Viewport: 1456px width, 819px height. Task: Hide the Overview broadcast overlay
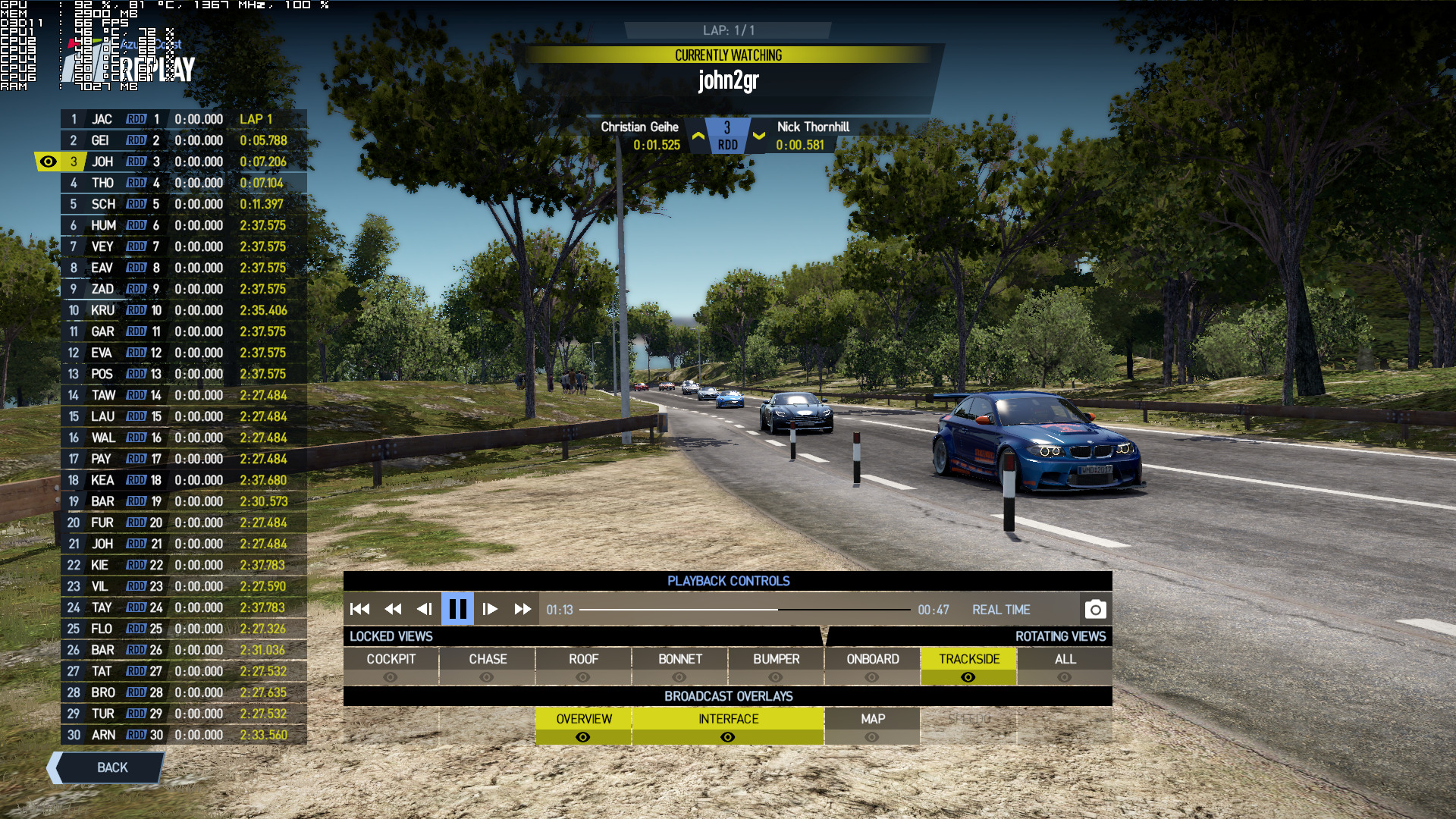point(583,726)
